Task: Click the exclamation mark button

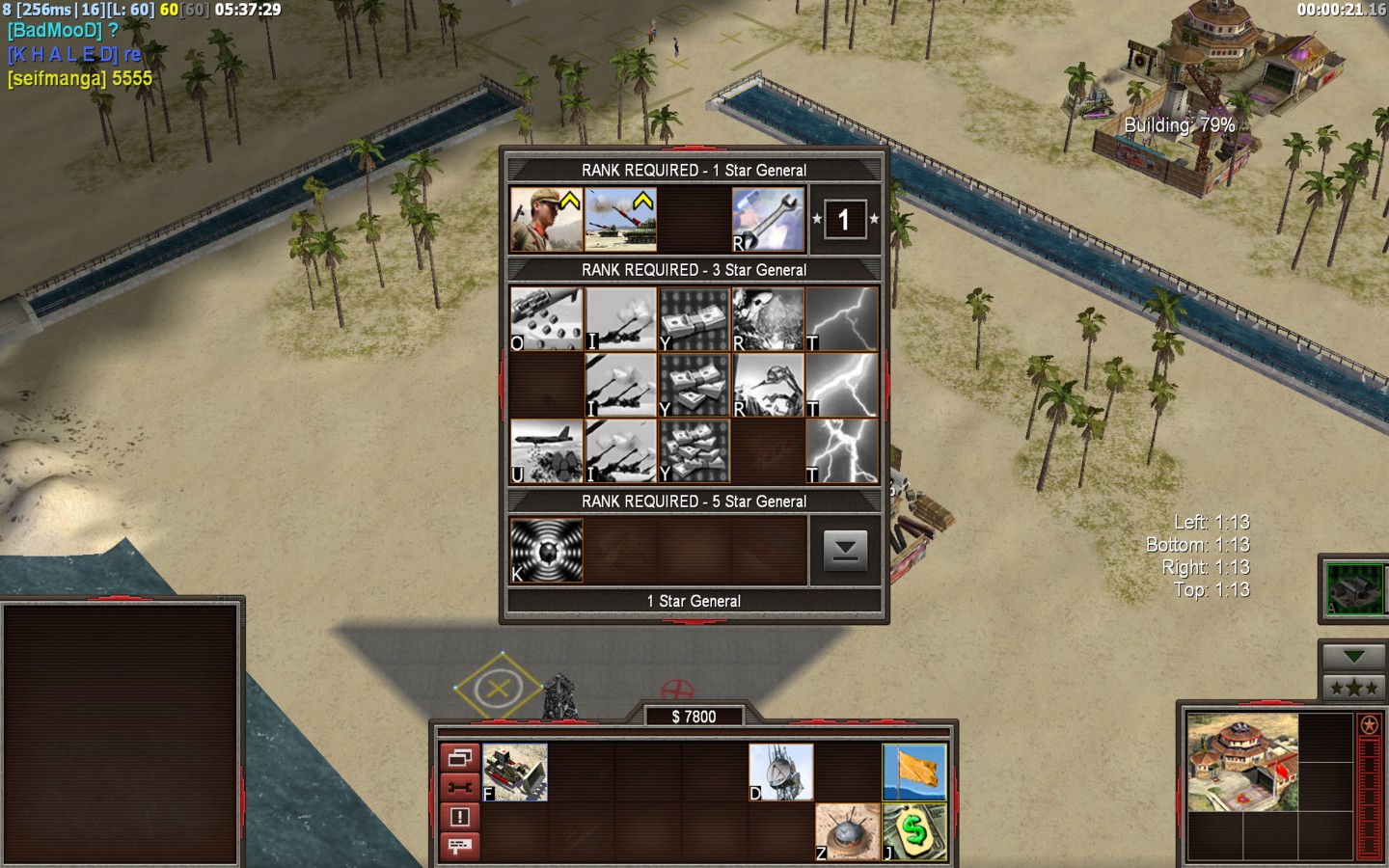Action: 460,817
